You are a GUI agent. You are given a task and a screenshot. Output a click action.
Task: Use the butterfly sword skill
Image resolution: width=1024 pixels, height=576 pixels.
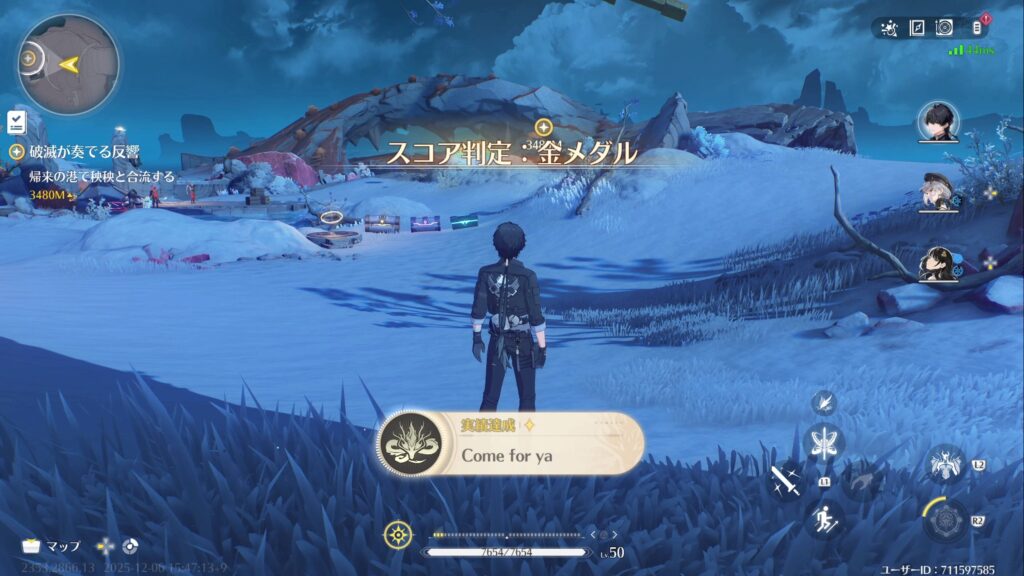824,443
